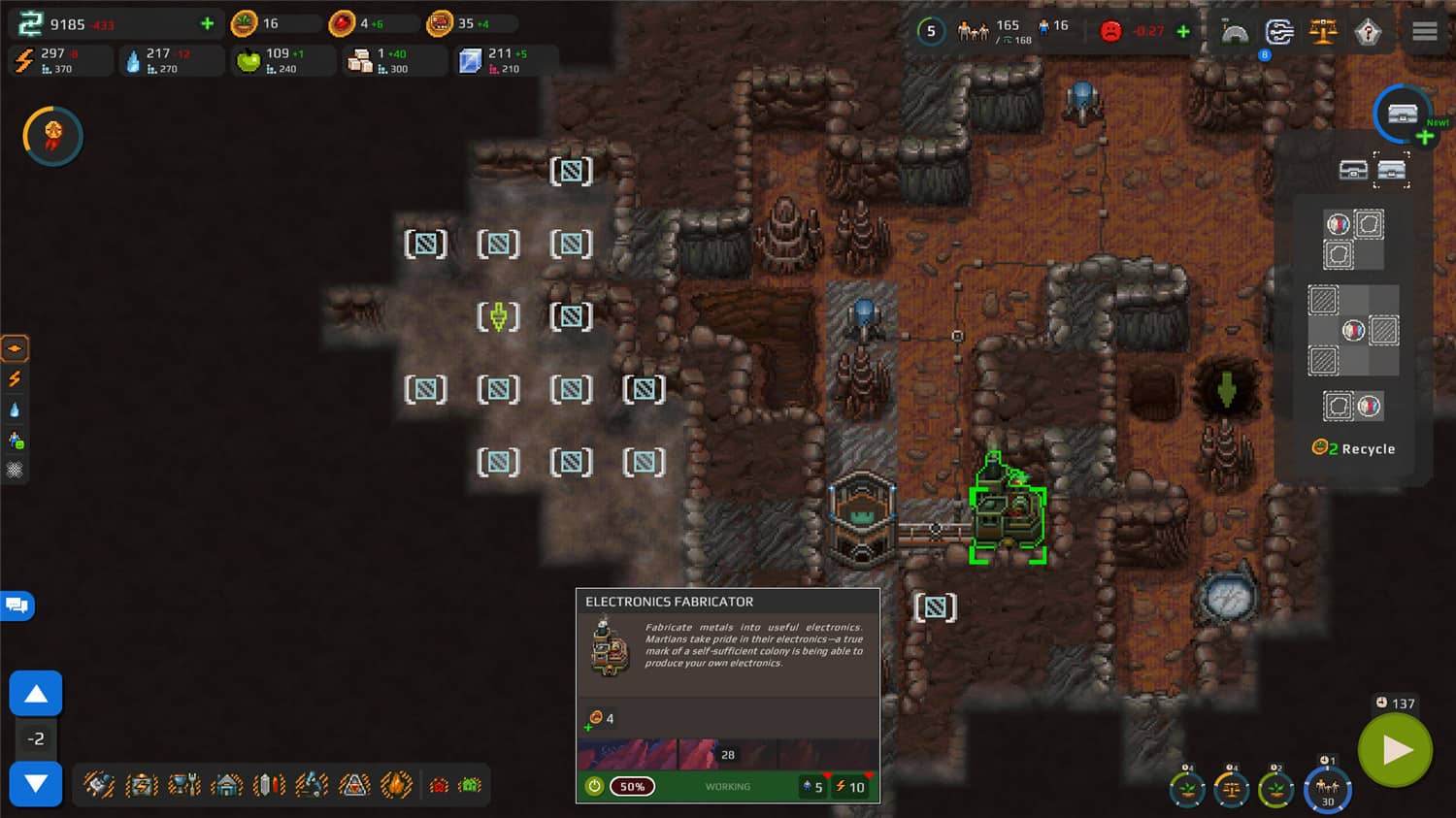1456x818 pixels.
Task: Toggle power on the Electronics Fabricator
Action: pyautogui.click(x=597, y=786)
